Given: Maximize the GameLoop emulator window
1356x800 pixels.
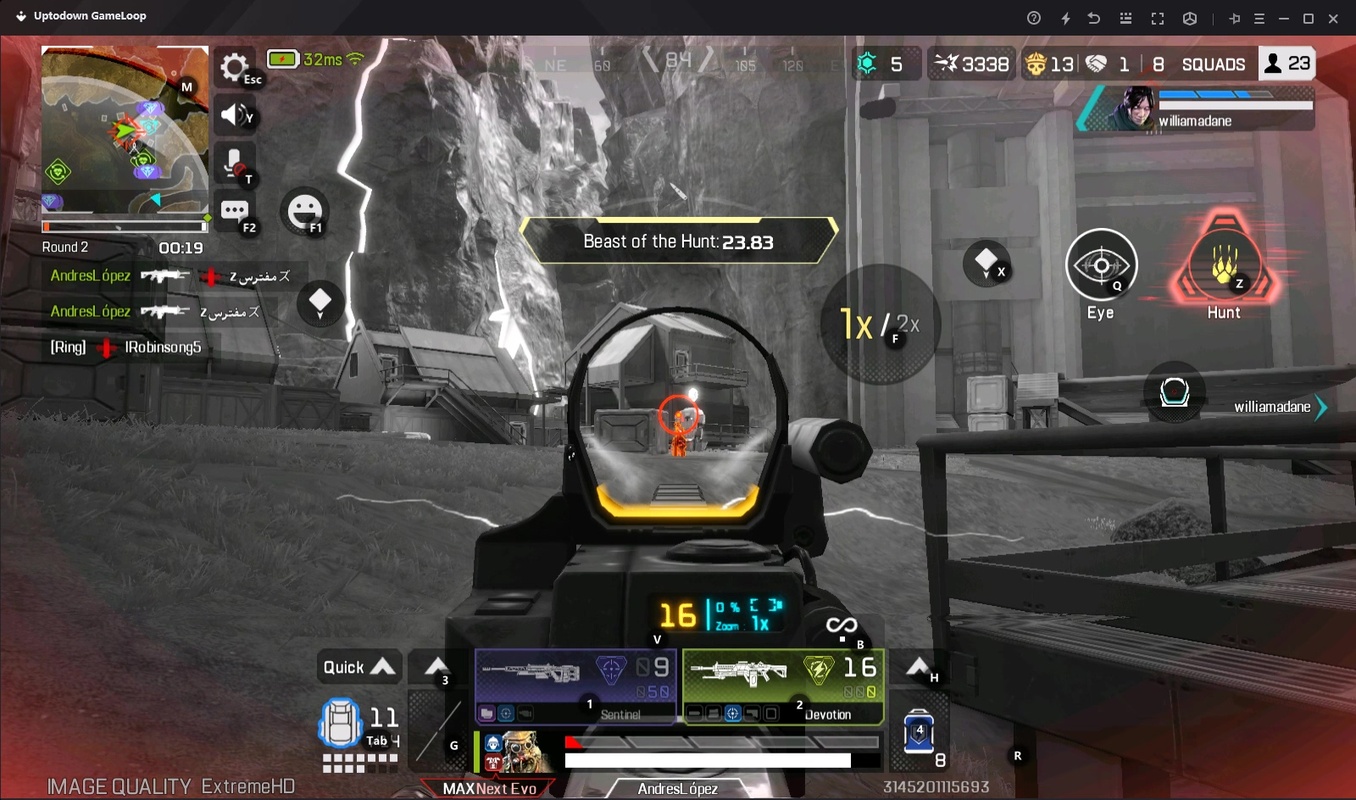Looking at the screenshot, I should click(x=1308, y=18).
